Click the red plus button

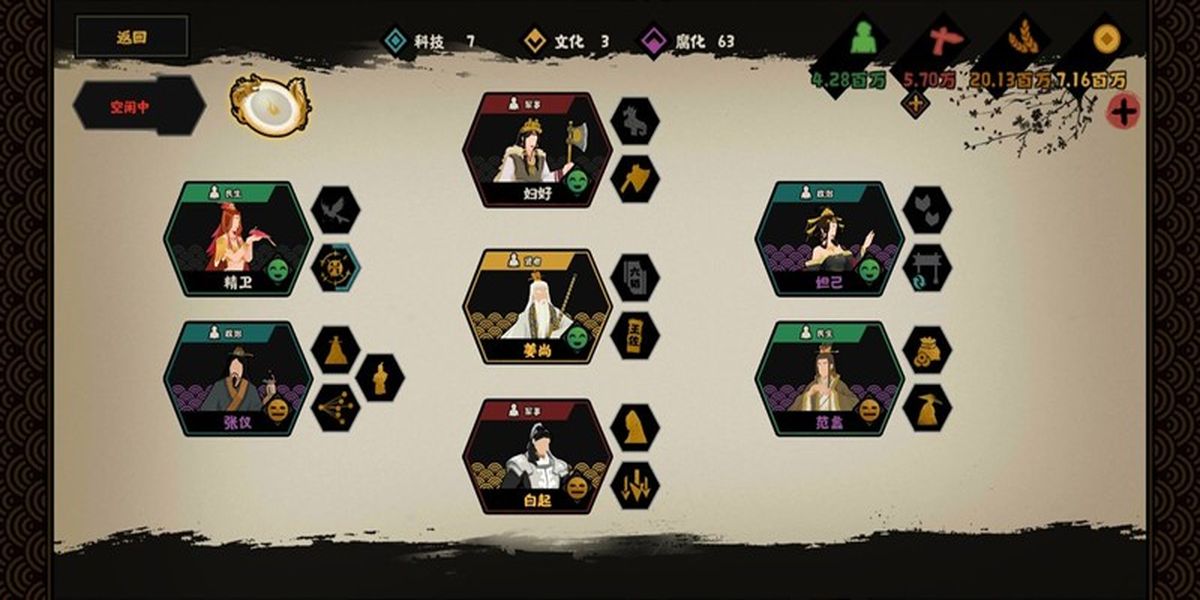(x=1124, y=112)
